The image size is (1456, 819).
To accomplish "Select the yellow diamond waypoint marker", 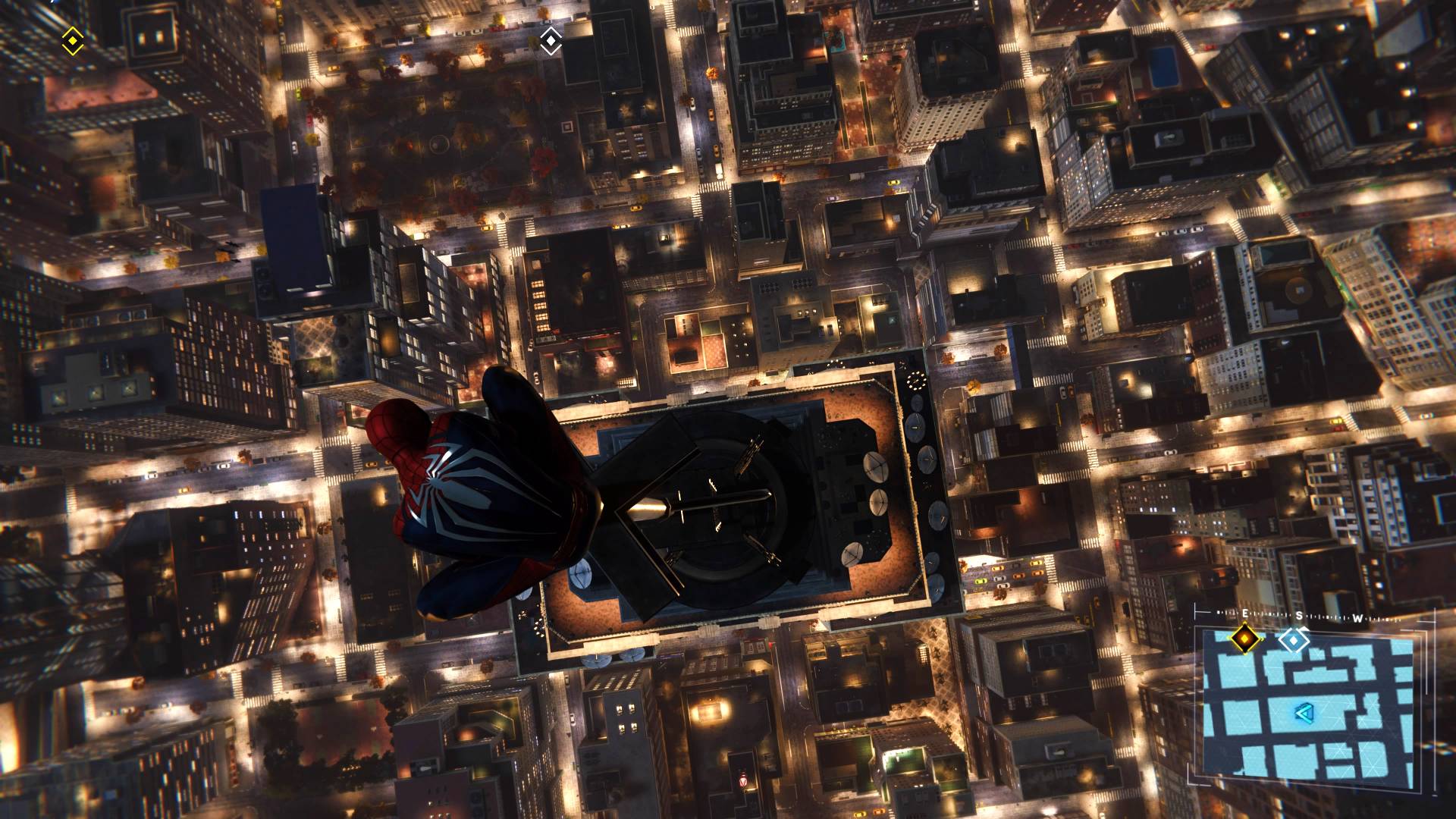I will pyautogui.click(x=72, y=39).
